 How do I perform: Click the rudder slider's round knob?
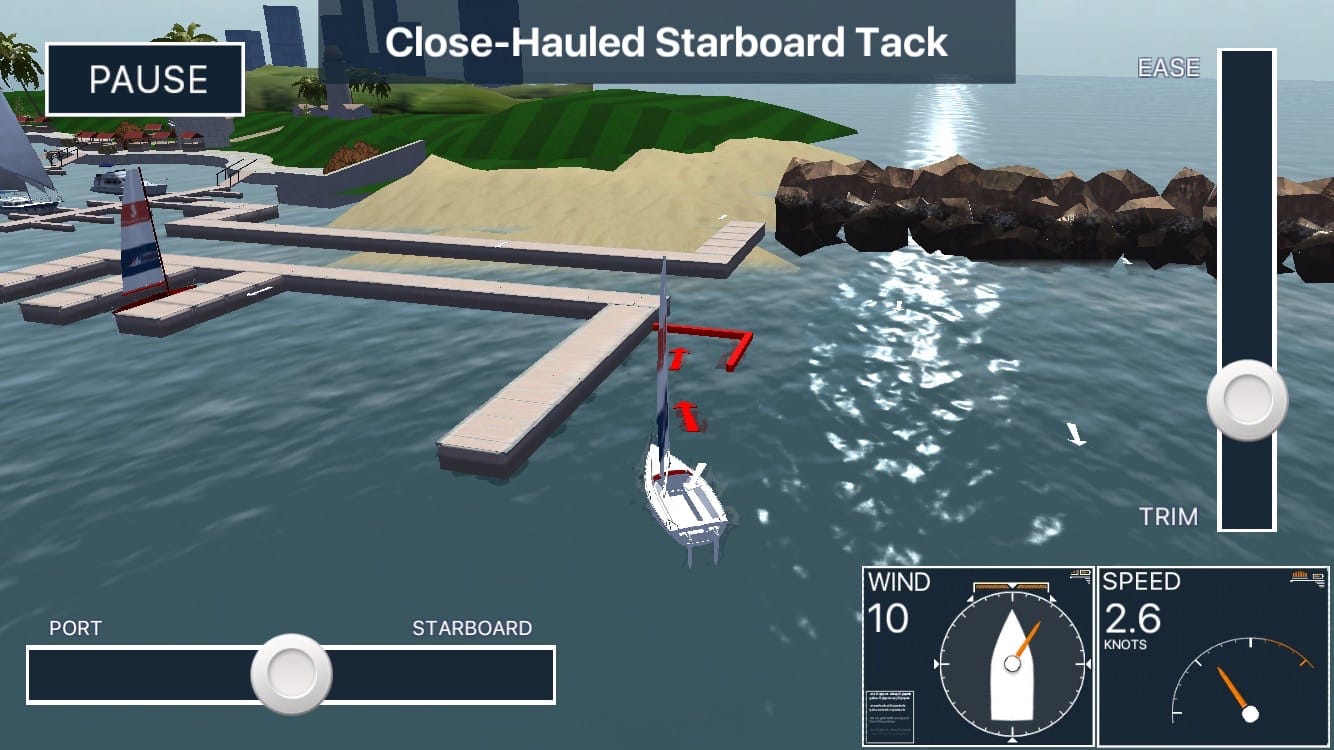click(291, 674)
